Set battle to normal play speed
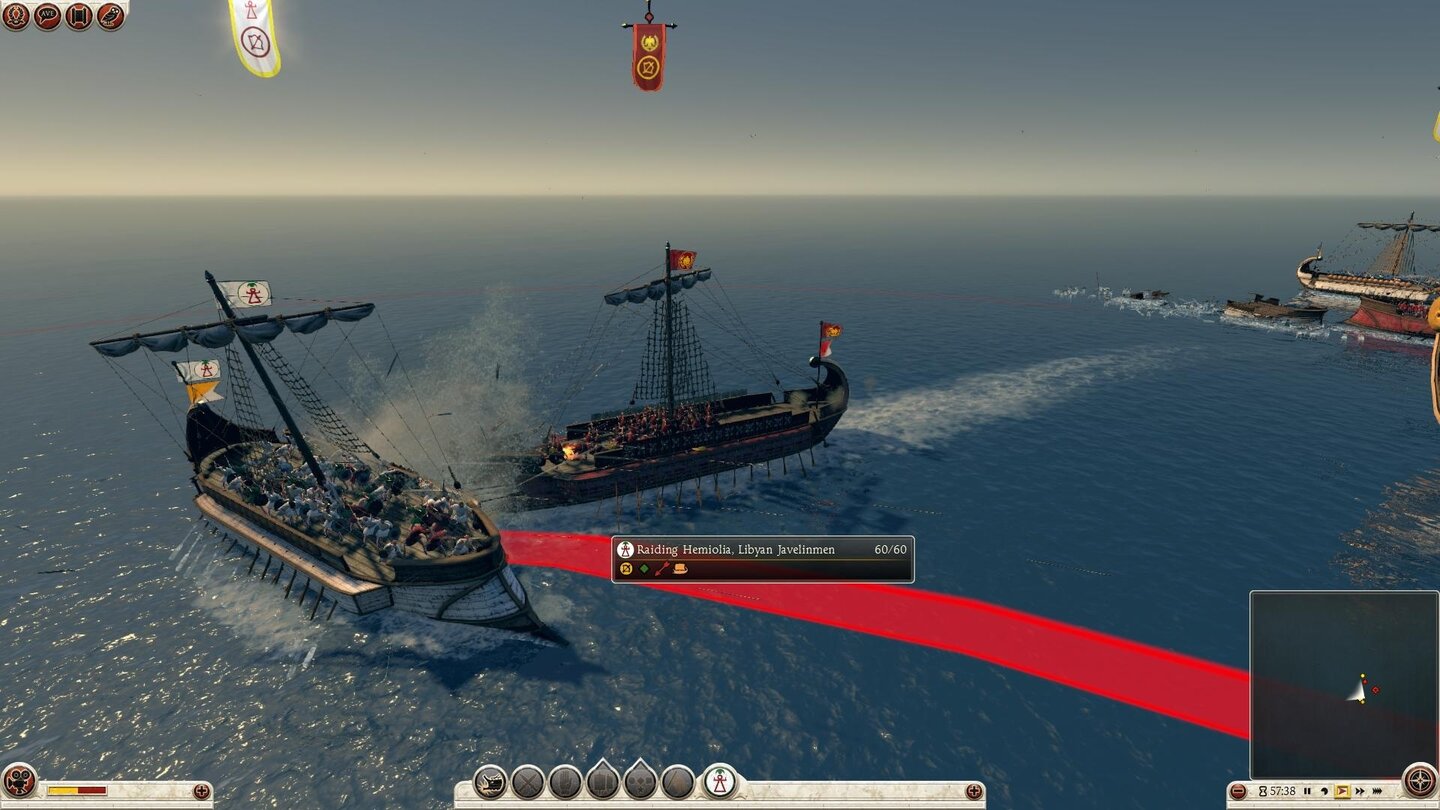This screenshot has height=810, width=1440. 1341,791
